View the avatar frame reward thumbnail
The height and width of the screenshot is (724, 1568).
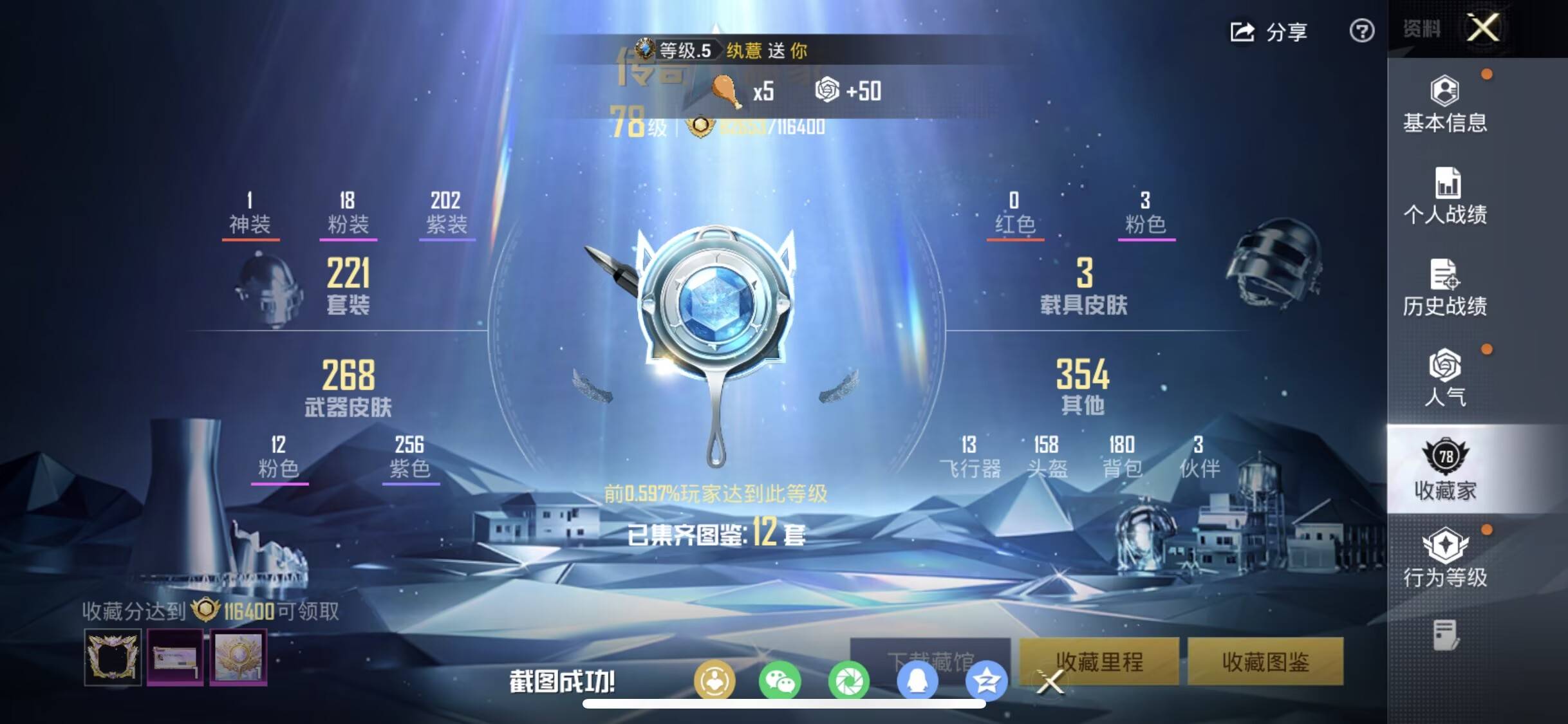click(113, 657)
